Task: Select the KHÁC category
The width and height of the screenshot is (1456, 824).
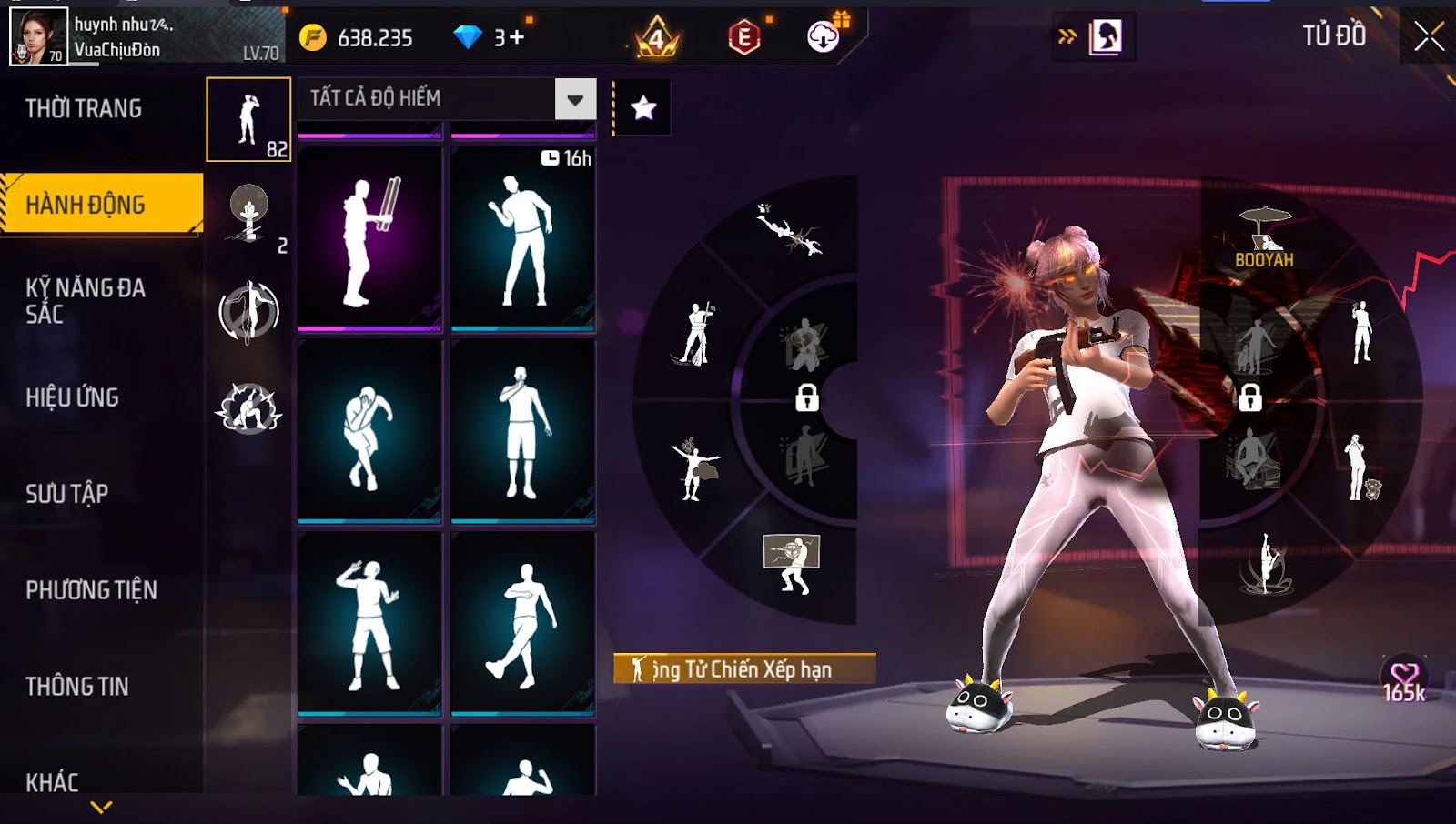Action: click(x=53, y=782)
